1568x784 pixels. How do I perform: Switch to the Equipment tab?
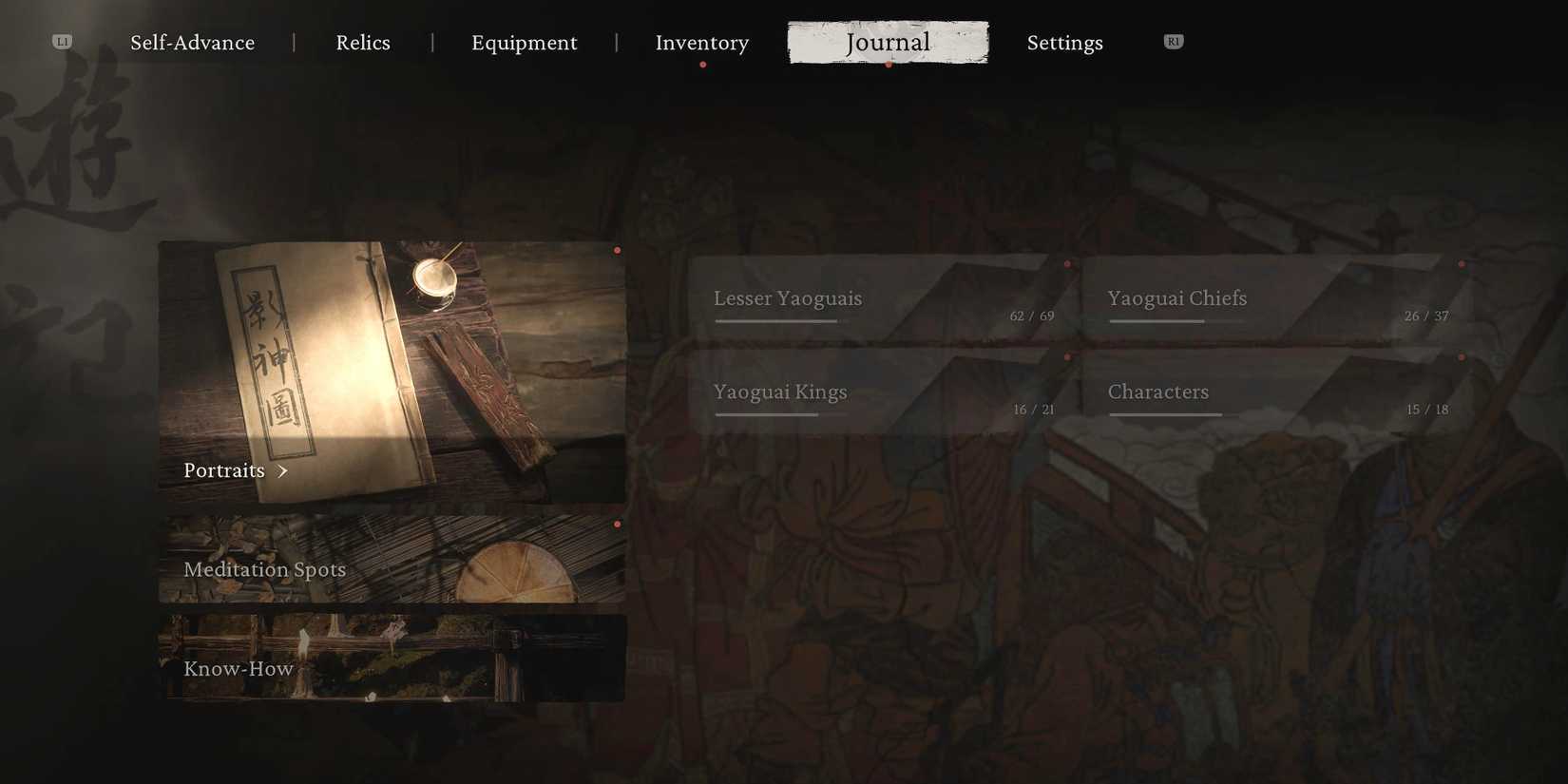pos(525,42)
